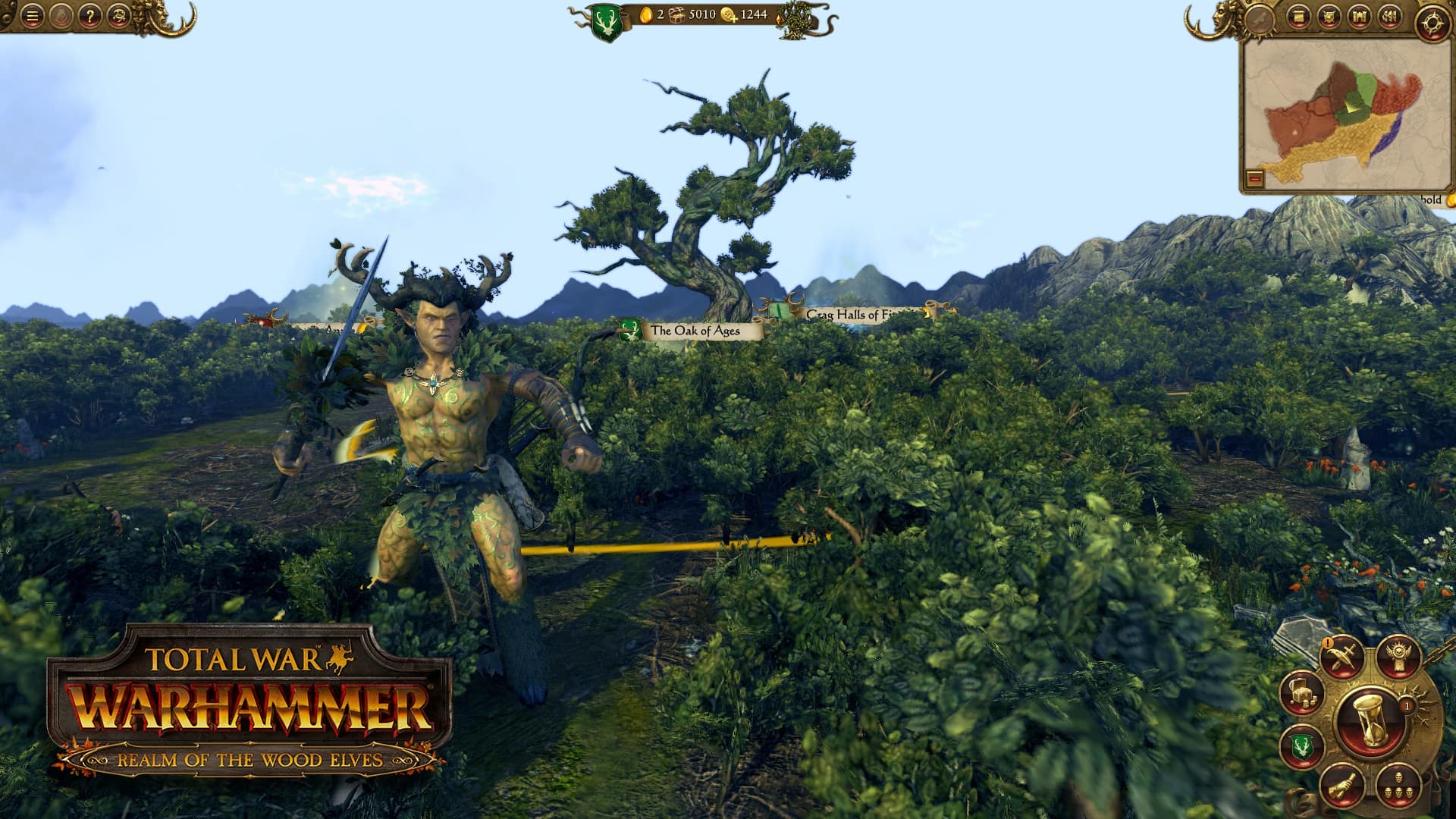
Task: Open the spell browser compass icon top-right
Action: pyautogui.click(x=1431, y=23)
